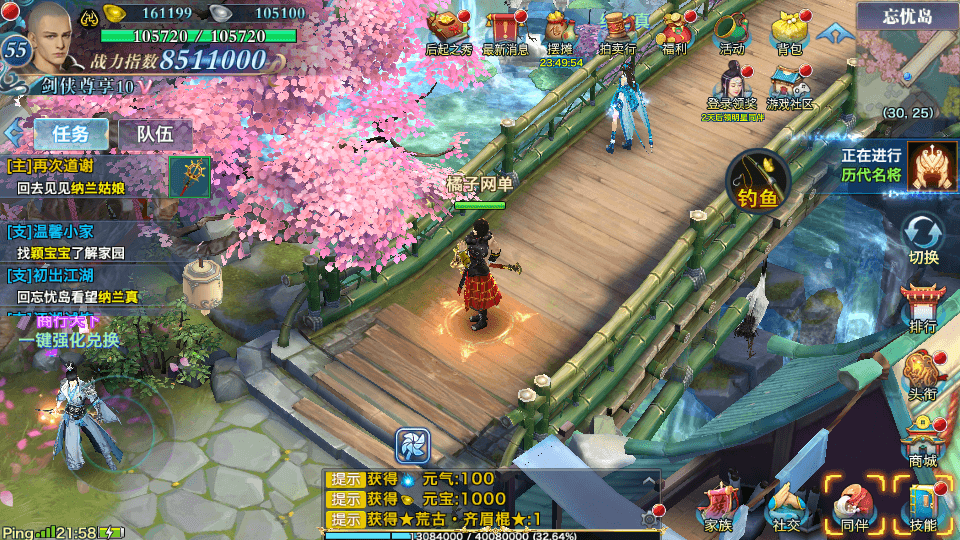Open the 商城 shop
The height and width of the screenshot is (540, 960).
(923, 442)
